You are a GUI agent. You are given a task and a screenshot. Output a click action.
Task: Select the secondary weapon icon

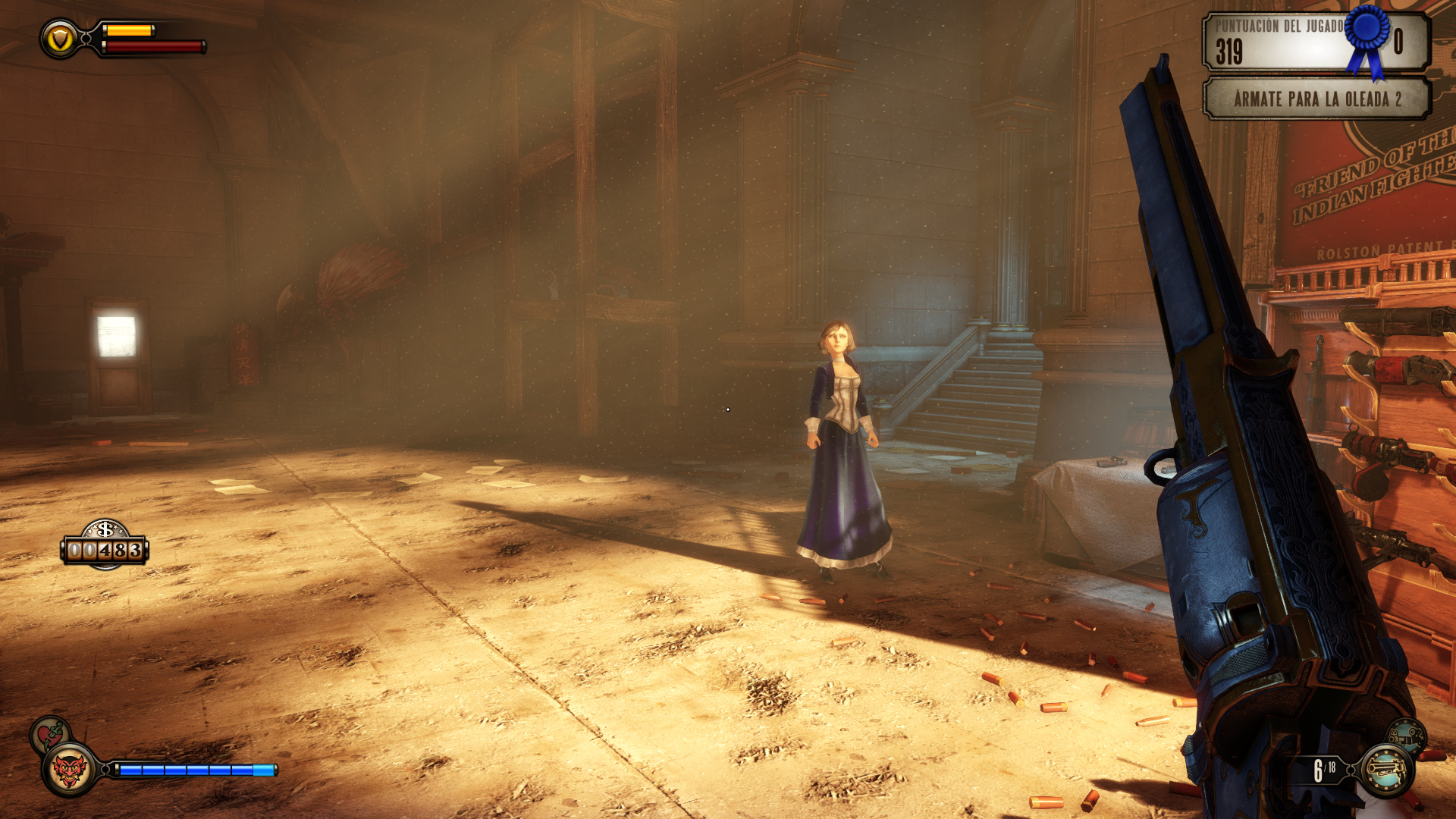1407,735
